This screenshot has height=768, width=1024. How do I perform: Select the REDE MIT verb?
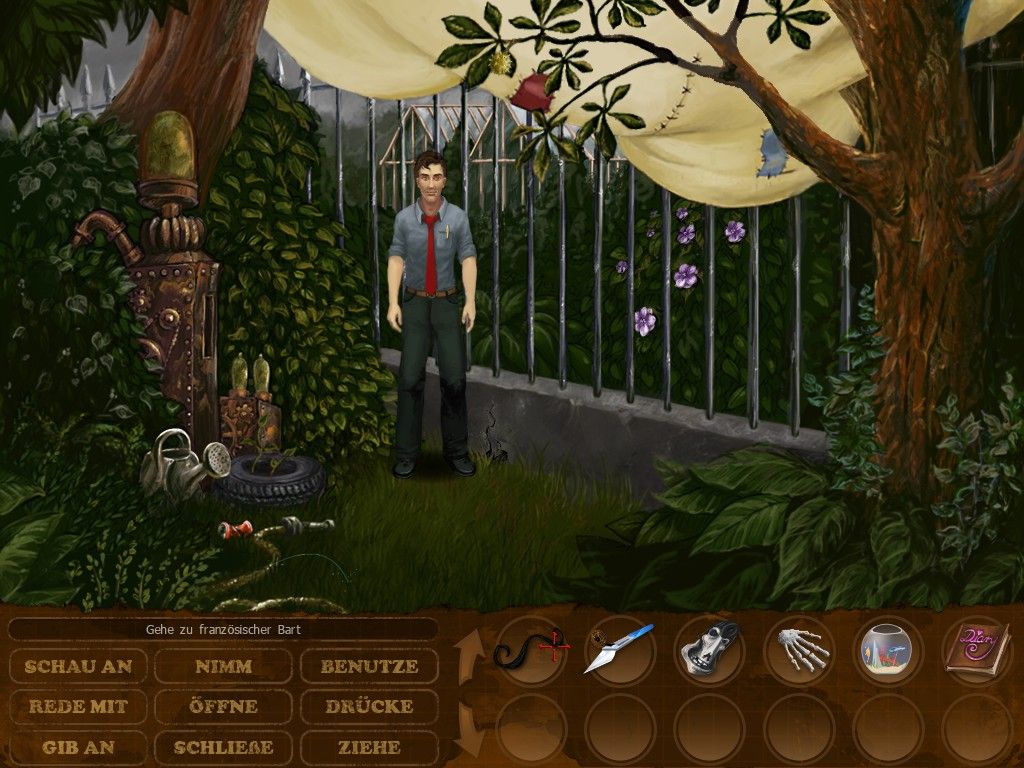point(78,706)
